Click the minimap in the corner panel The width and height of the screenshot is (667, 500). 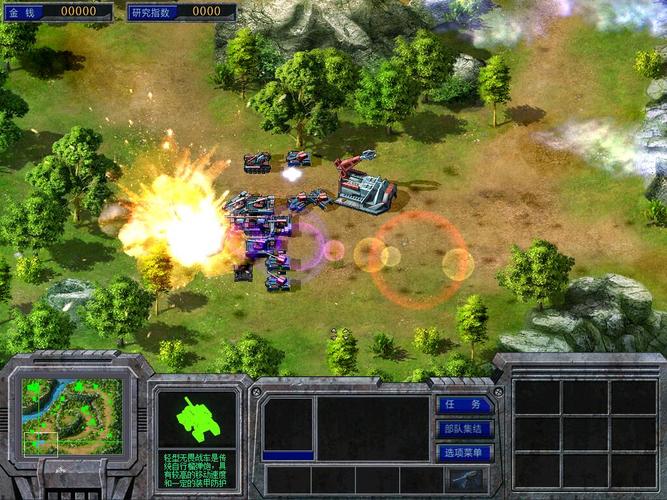pyautogui.click(x=72, y=415)
